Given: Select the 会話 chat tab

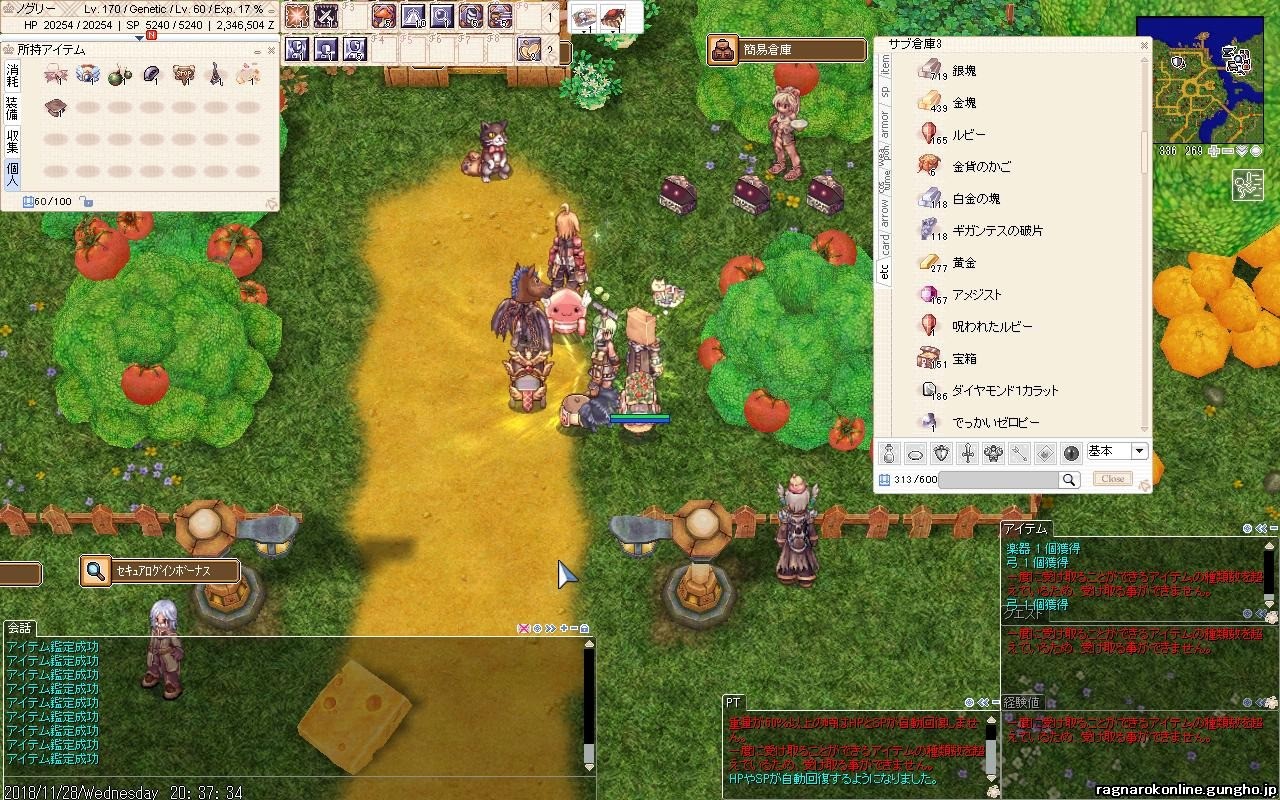Looking at the screenshot, I should click(x=19, y=628).
